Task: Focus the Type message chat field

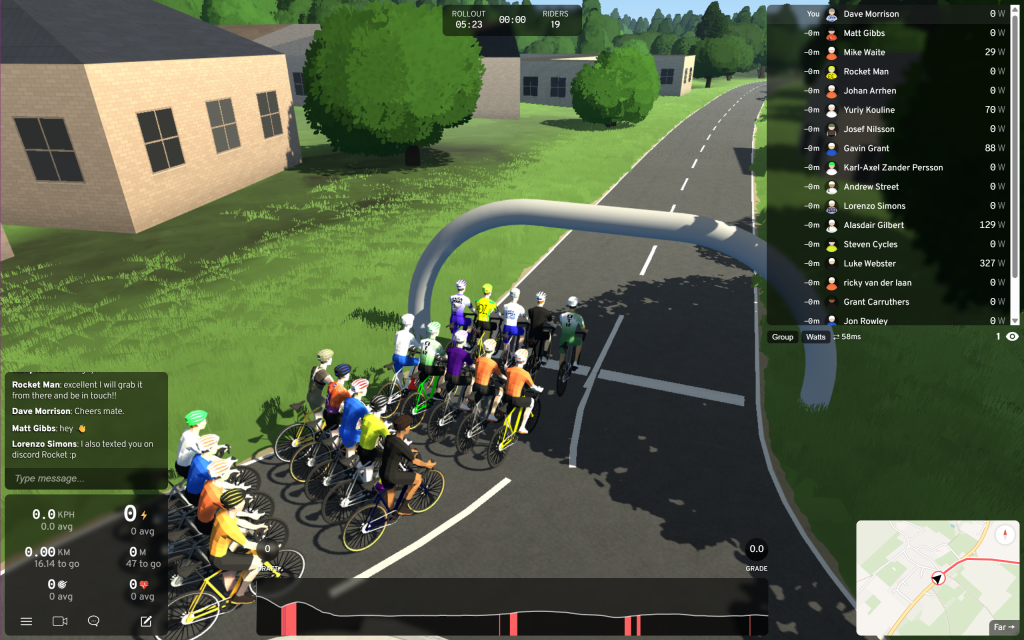Action: [x=85, y=479]
